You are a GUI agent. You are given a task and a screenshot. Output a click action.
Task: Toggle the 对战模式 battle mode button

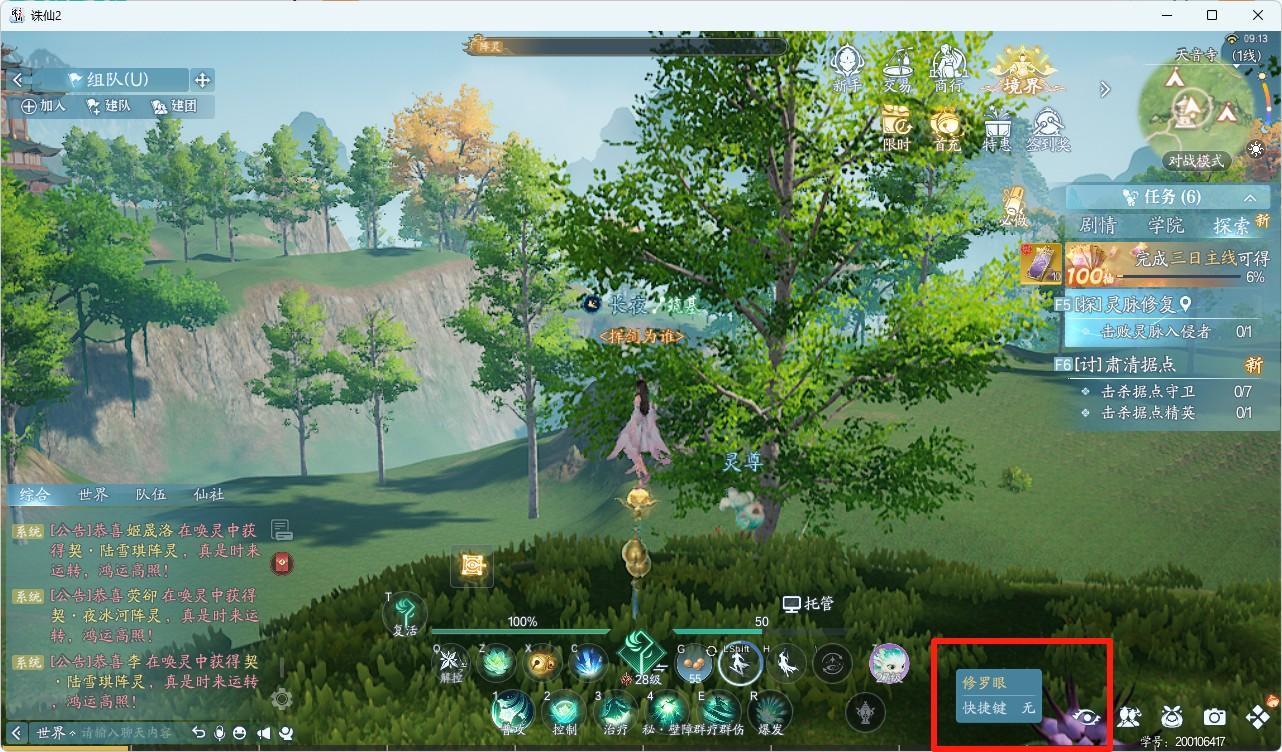[1195, 161]
